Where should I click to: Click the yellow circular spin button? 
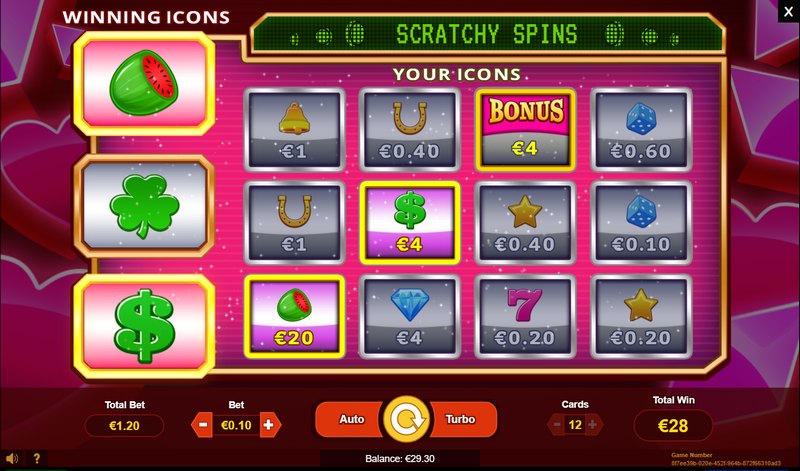coord(404,420)
